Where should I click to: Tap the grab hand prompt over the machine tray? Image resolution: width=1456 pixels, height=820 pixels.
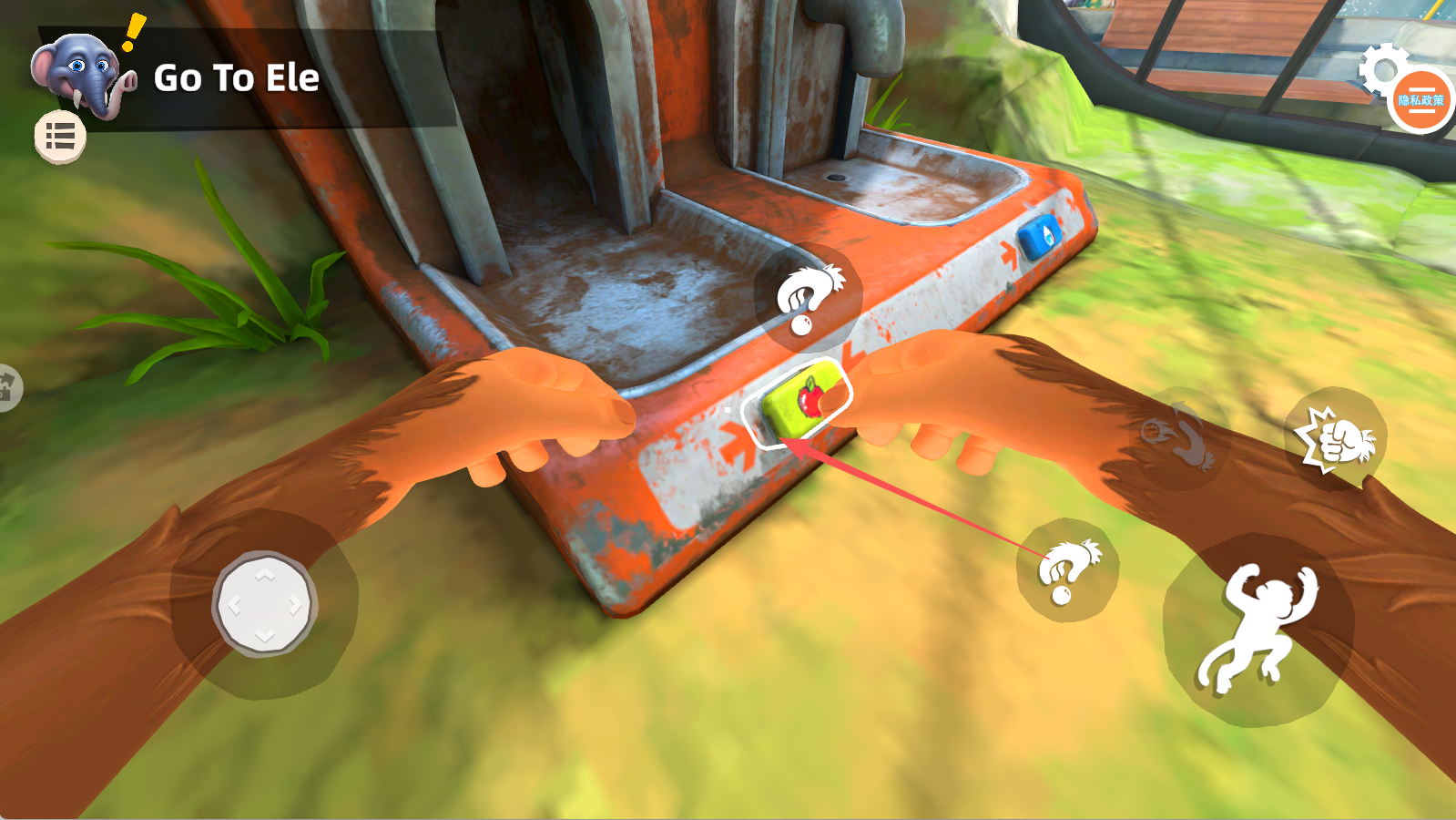coord(808,297)
